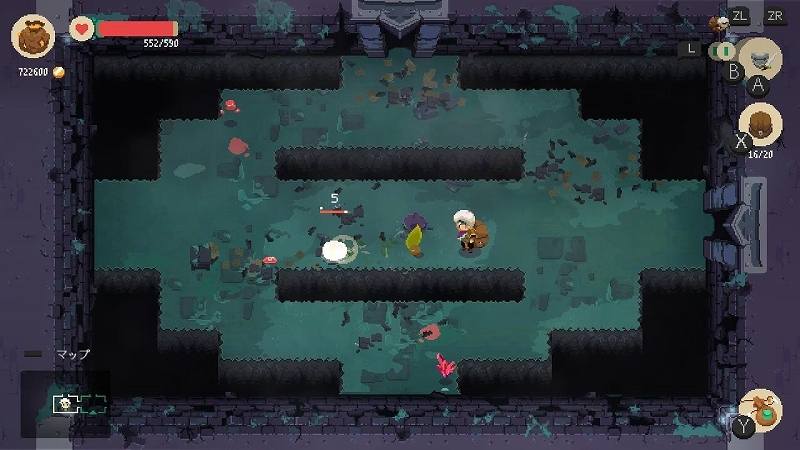Click the companion familiar icon
Viewport: 800px width, 450px height.
[x=718, y=21]
